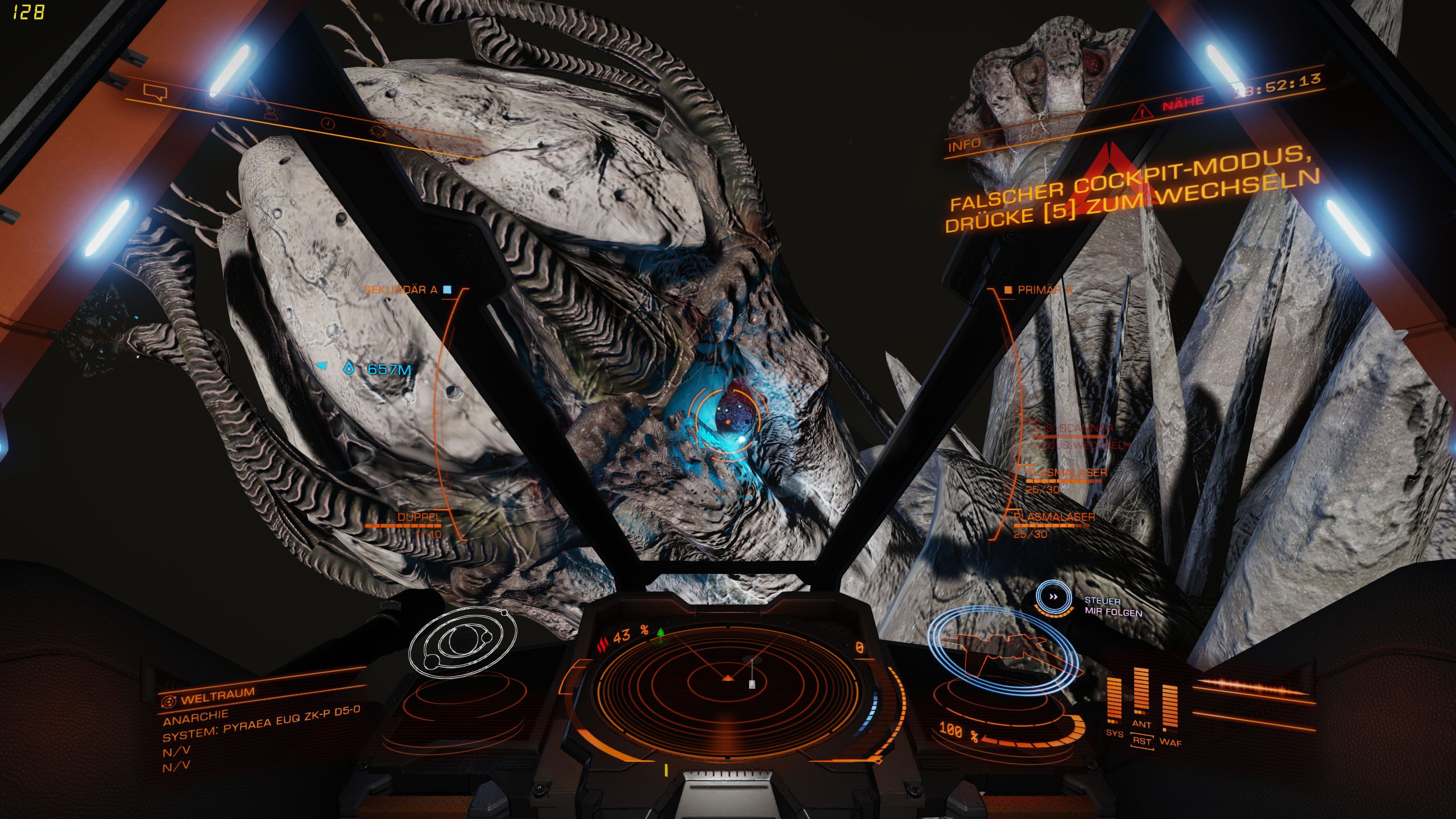This screenshot has width=1456, height=819.
Task: Select the fighter order Mir Folgen icon
Action: pyautogui.click(x=1053, y=597)
